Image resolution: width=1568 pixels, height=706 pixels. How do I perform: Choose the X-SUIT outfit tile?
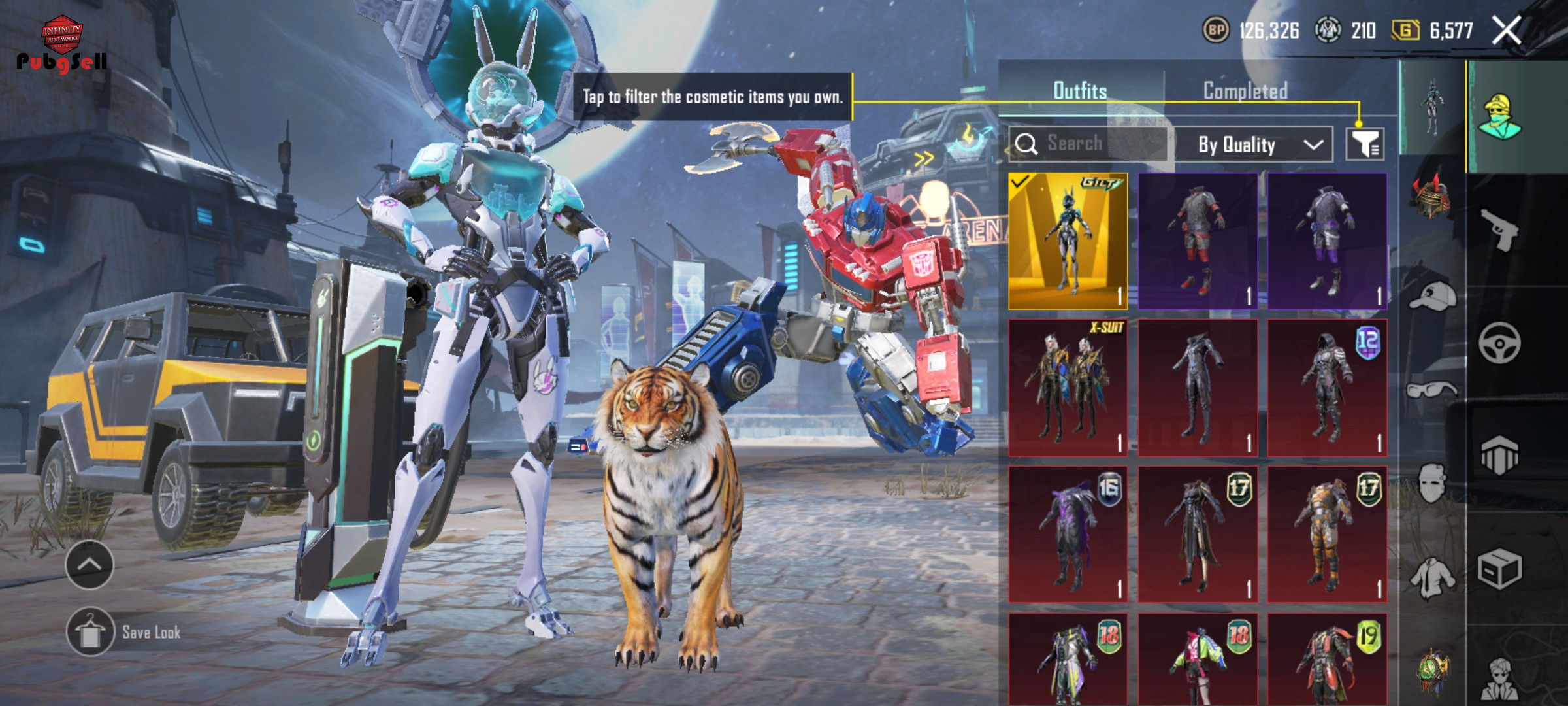tap(1068, 388)
